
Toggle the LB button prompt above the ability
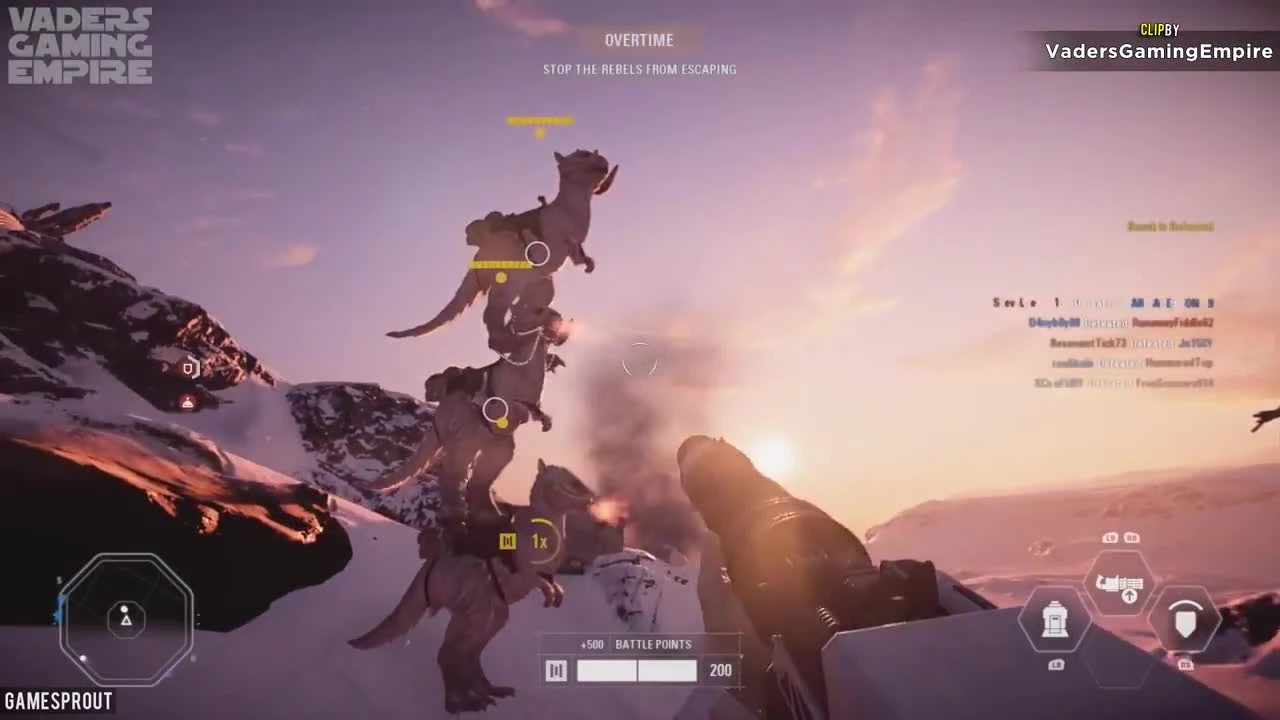[x=1108, y=537]
